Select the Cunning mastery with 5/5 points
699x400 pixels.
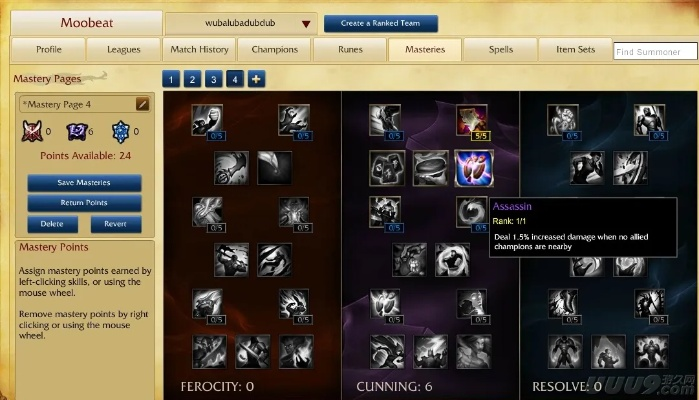pyautogui.click(x=471, y=120)
